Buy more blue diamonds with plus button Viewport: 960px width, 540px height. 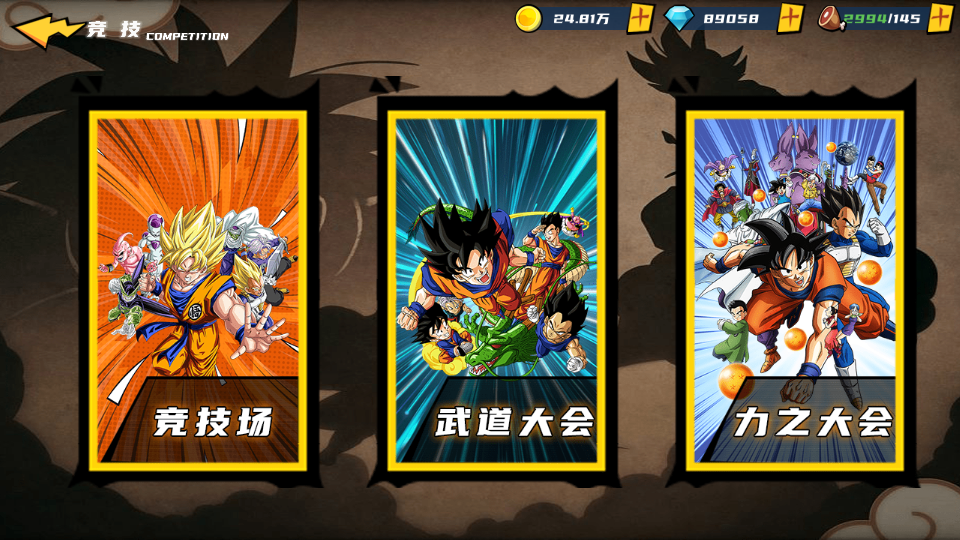[791, 18]
